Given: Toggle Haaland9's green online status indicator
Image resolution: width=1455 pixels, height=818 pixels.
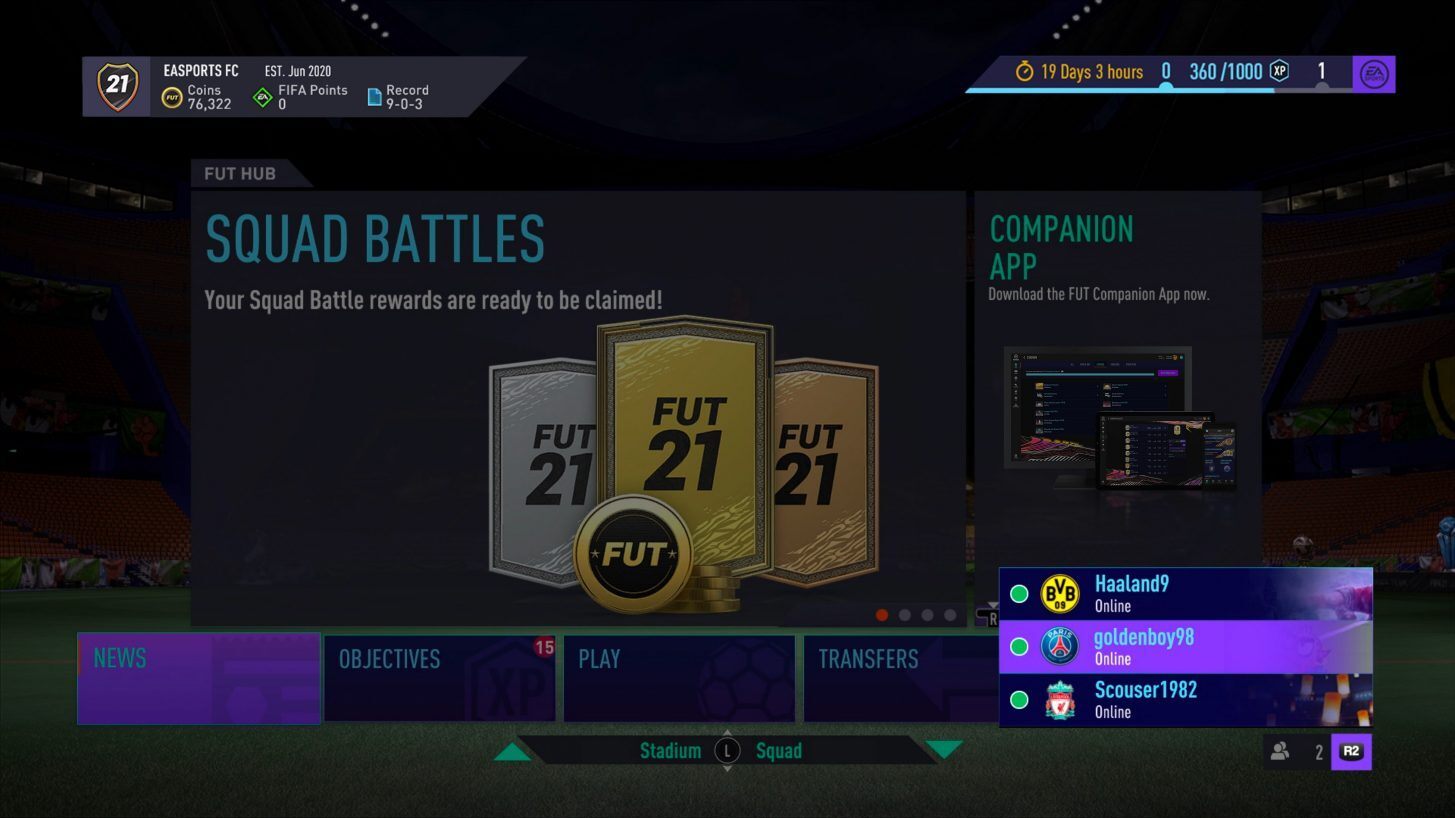Looking at the screenshot, I should (x=1018, y=593).
